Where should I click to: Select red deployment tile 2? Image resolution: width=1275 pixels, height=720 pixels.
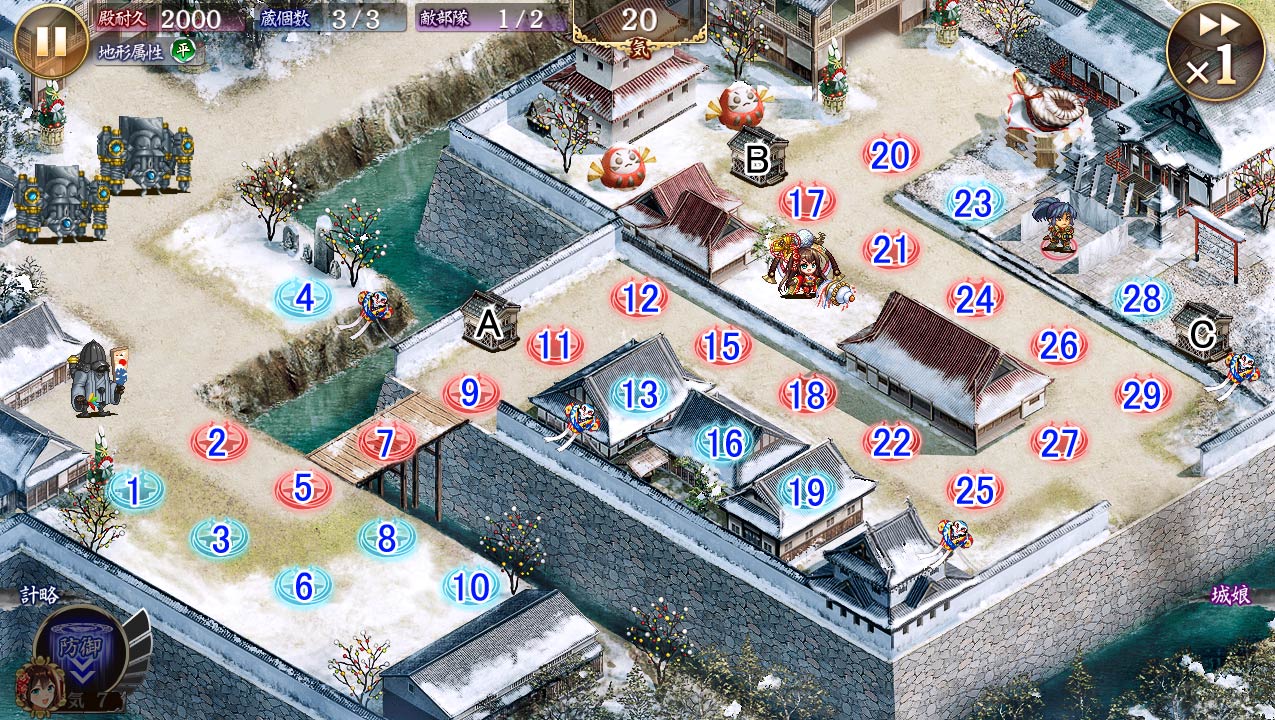point(218,442)
